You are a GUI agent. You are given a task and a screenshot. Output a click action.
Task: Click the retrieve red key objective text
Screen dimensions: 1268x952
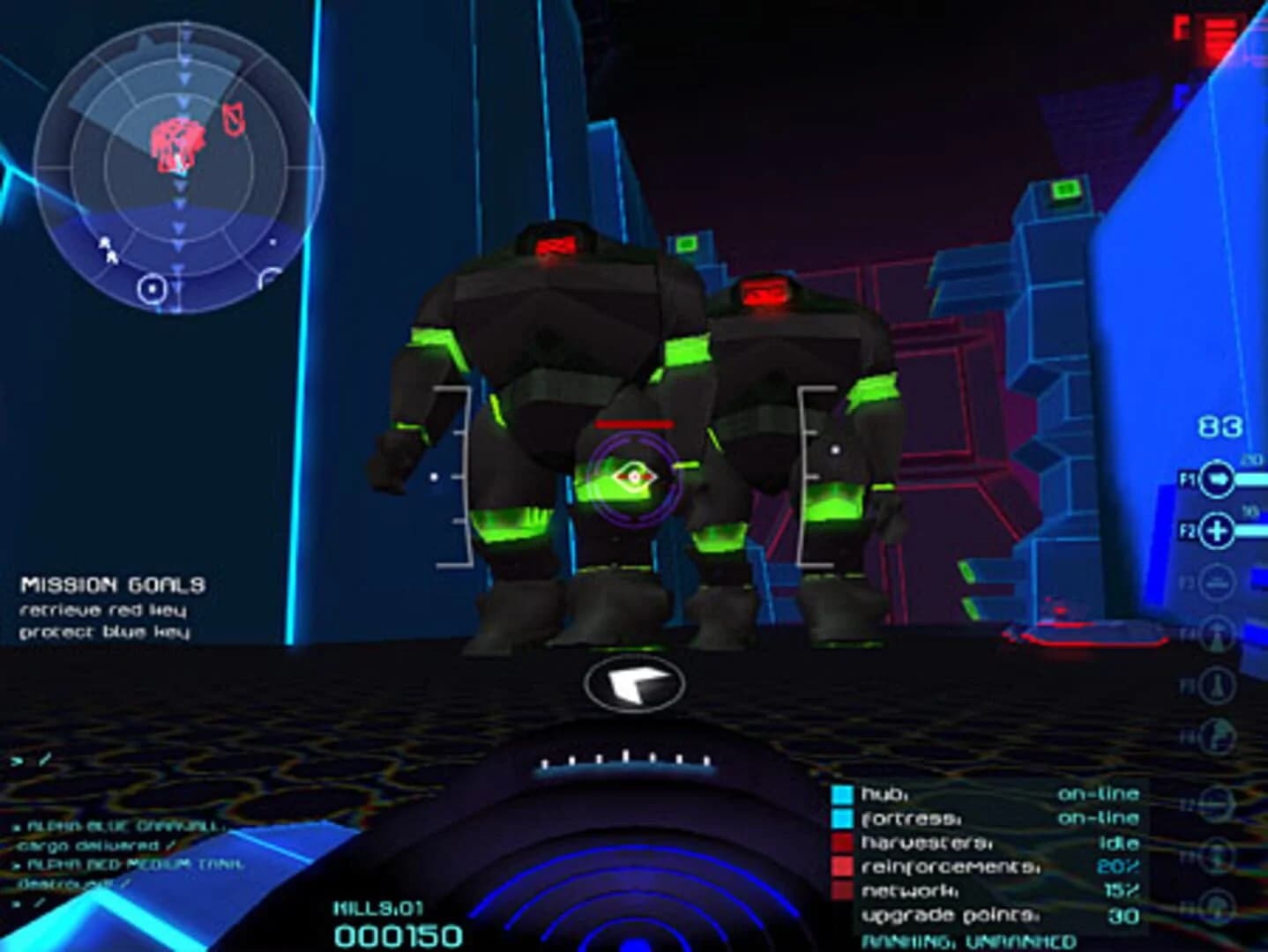pyautogui.click(x=106, y=609)
